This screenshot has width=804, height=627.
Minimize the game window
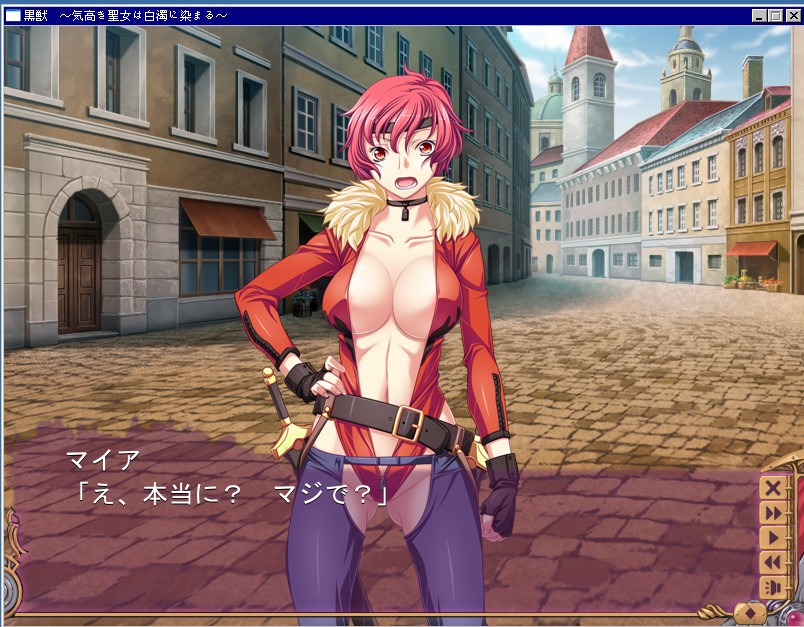[x=759, y=16]
